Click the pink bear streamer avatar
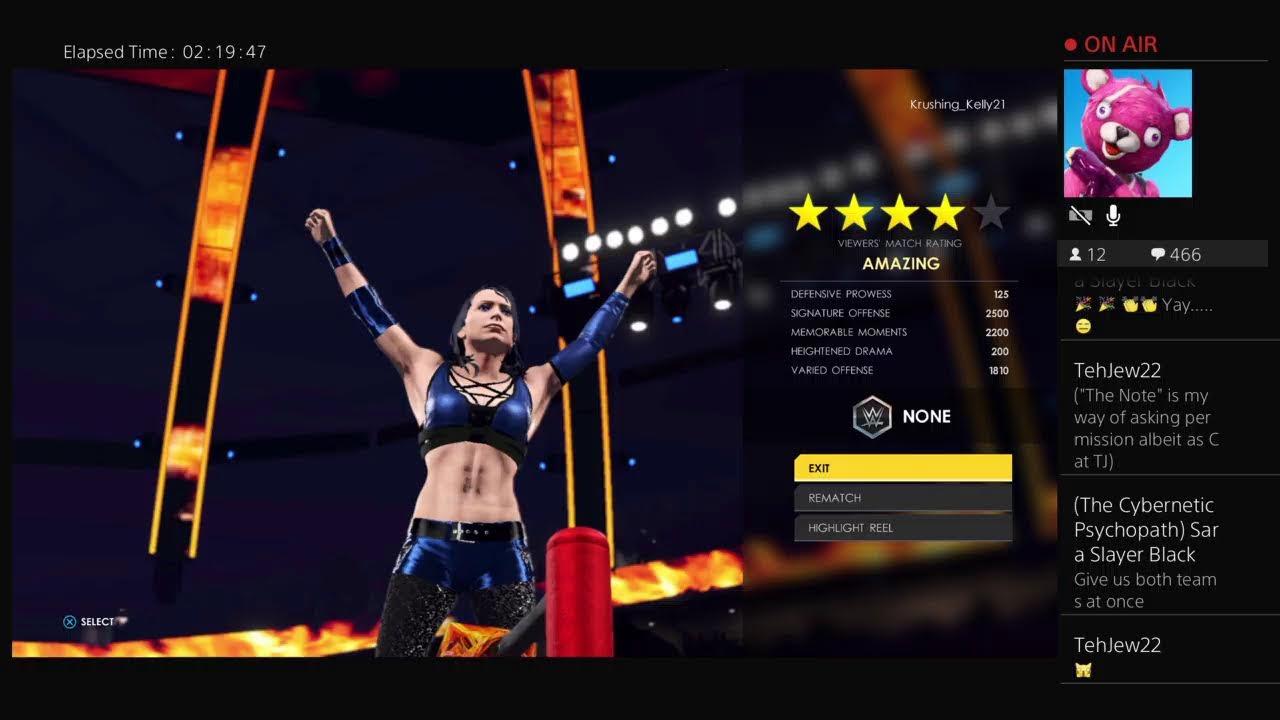Image resolution: width=1280 pixels, height=720 pixels. click(1127, 133)
